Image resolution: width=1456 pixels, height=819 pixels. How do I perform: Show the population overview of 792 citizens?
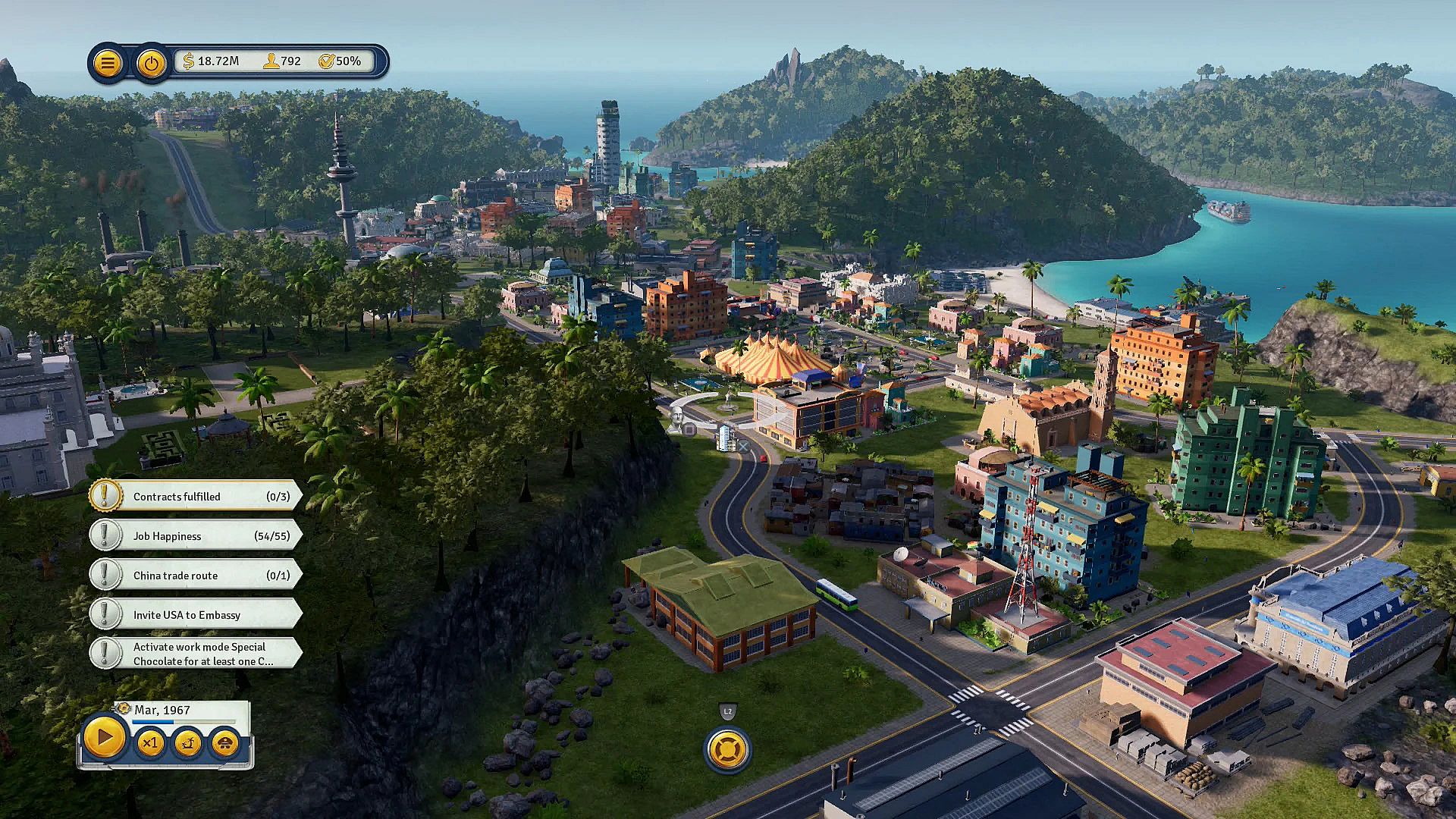pyautogui.click(x=282, y=61)
